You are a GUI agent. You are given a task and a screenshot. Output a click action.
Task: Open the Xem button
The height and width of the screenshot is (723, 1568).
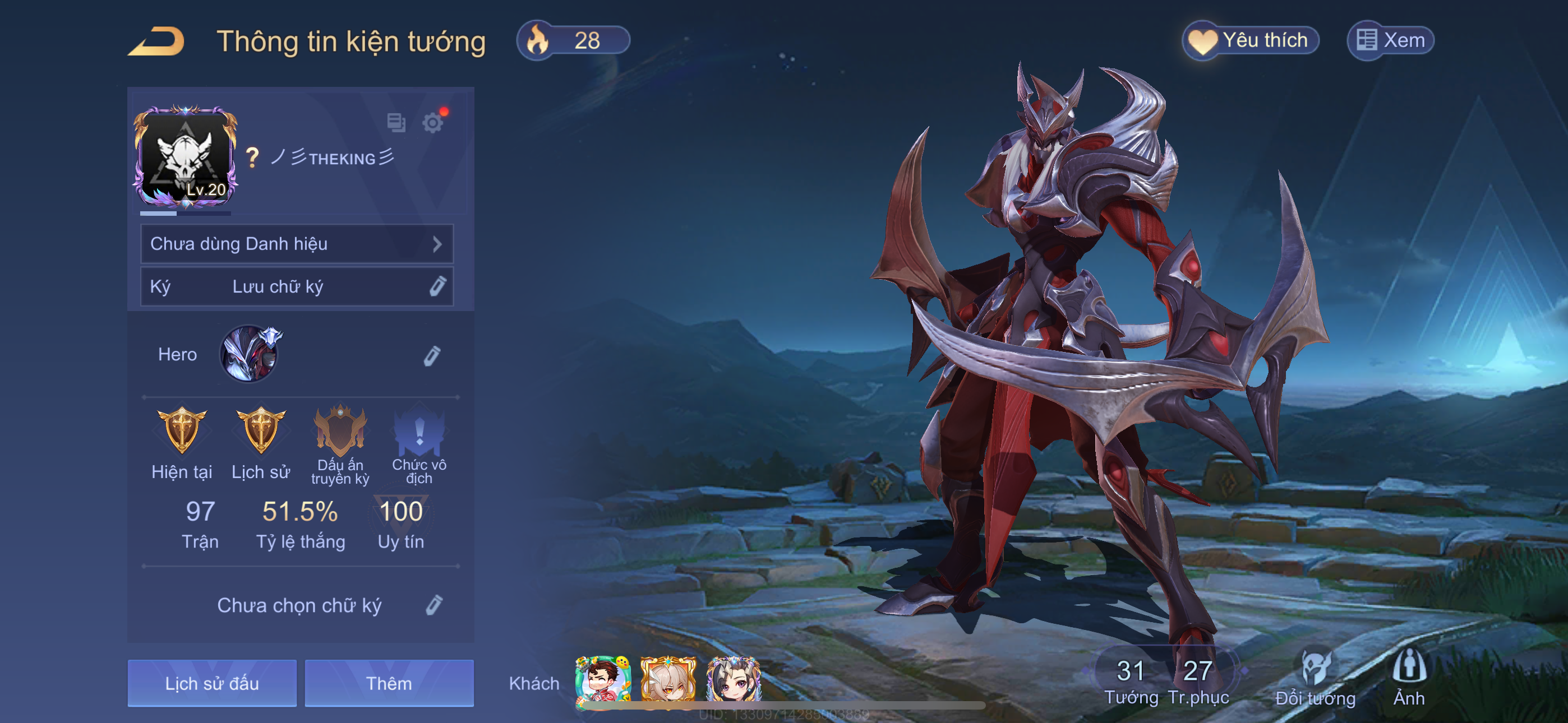pyautogui.click(x=1390, y=41)
